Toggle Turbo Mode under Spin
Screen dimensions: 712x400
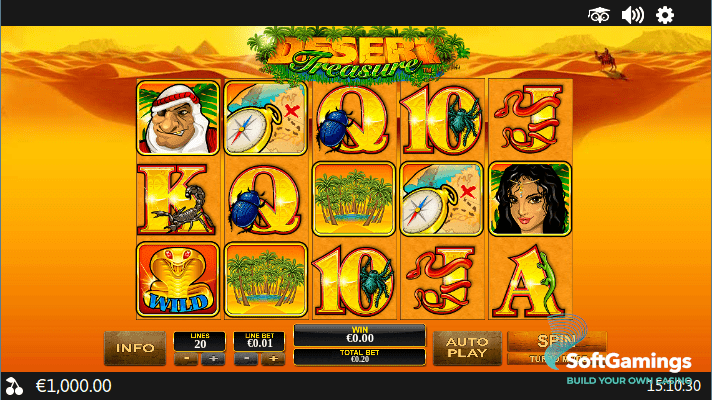[554, 358]
